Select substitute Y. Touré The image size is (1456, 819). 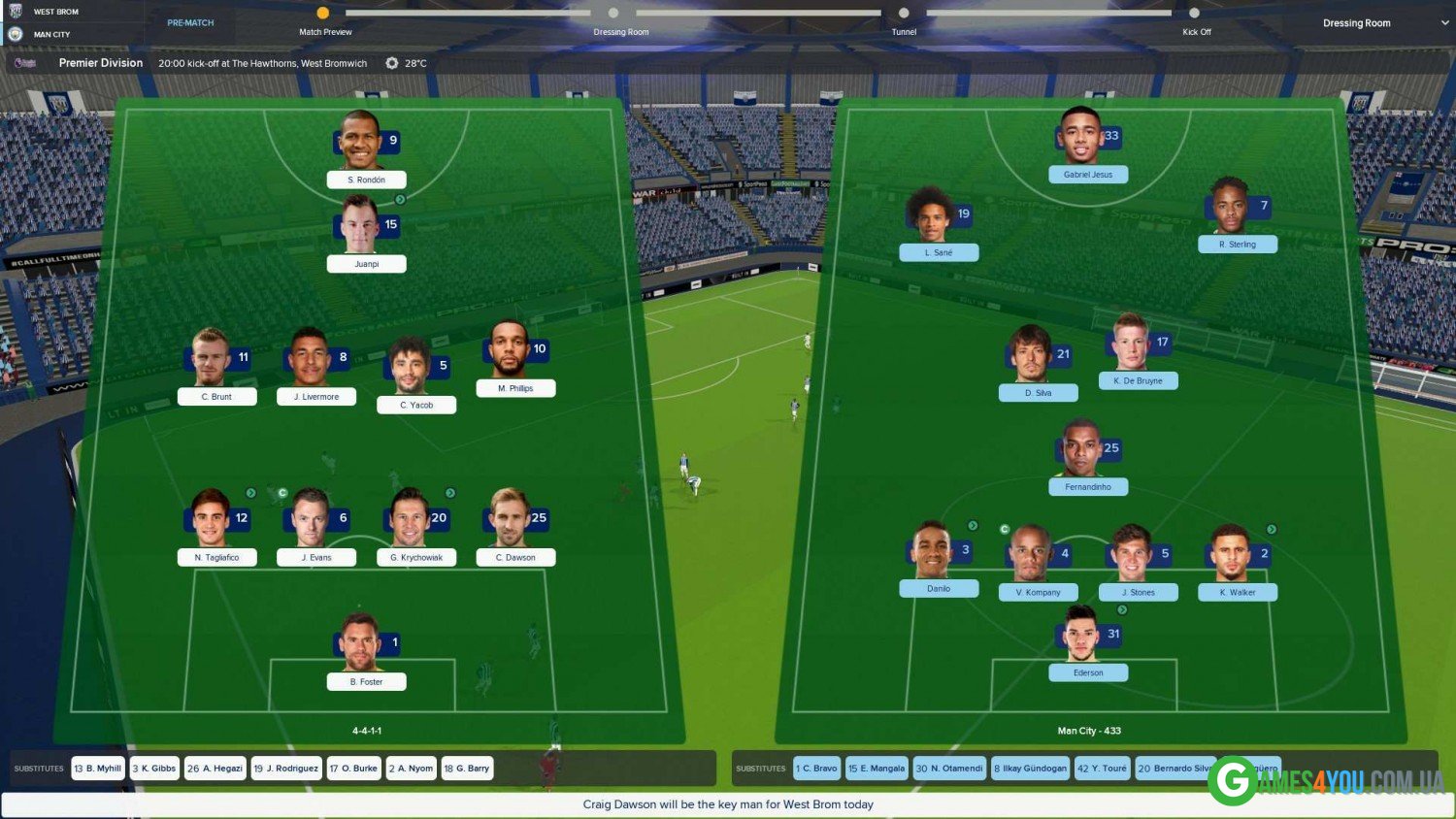click(1102, 769)
